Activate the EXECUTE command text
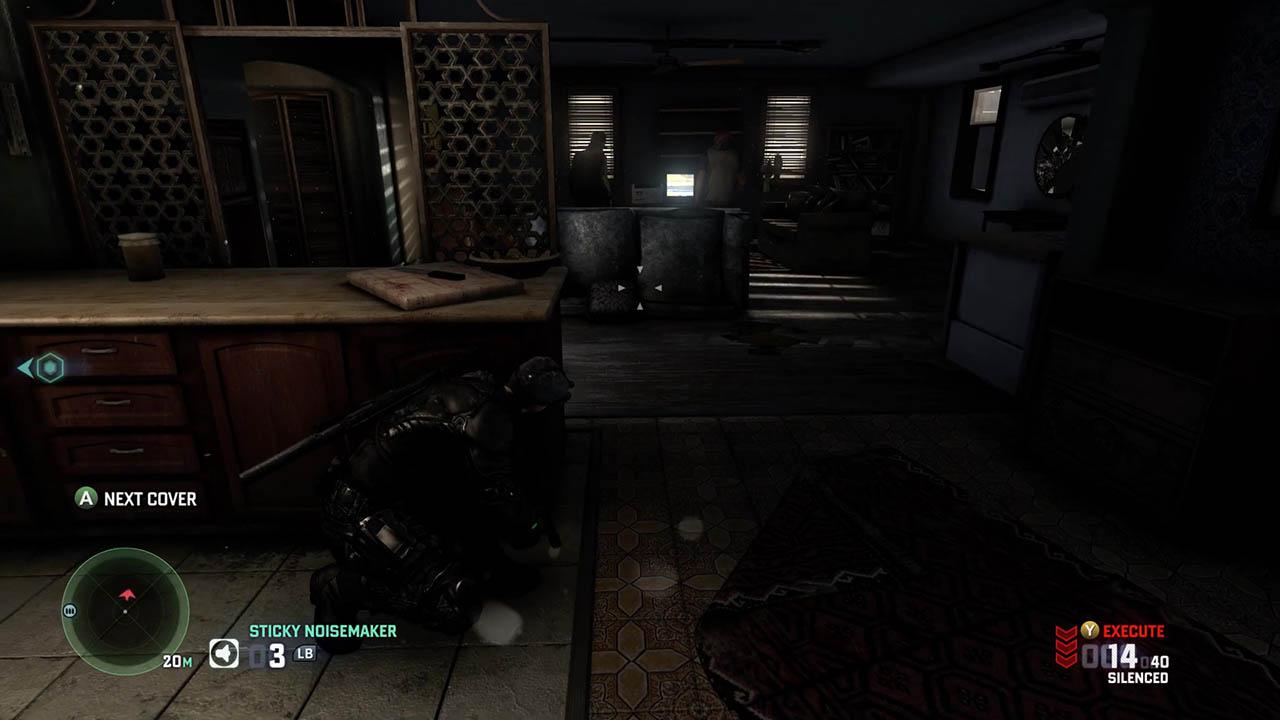Image resolution: width=1280 pixels, height=720 pixels. [x=1134, y=631]
